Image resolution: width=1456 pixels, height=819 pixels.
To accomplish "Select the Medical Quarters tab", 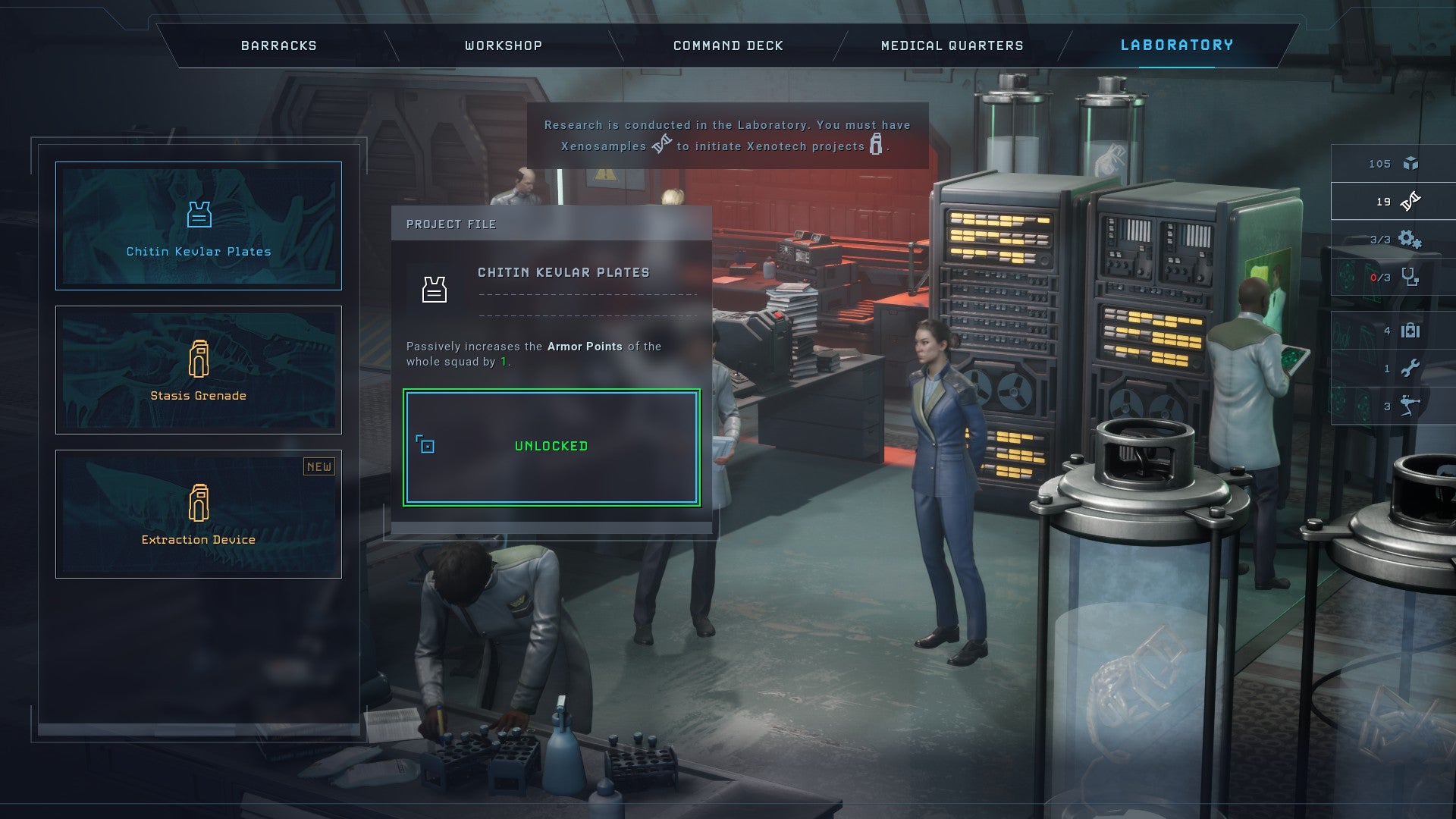I will point(952,45).
